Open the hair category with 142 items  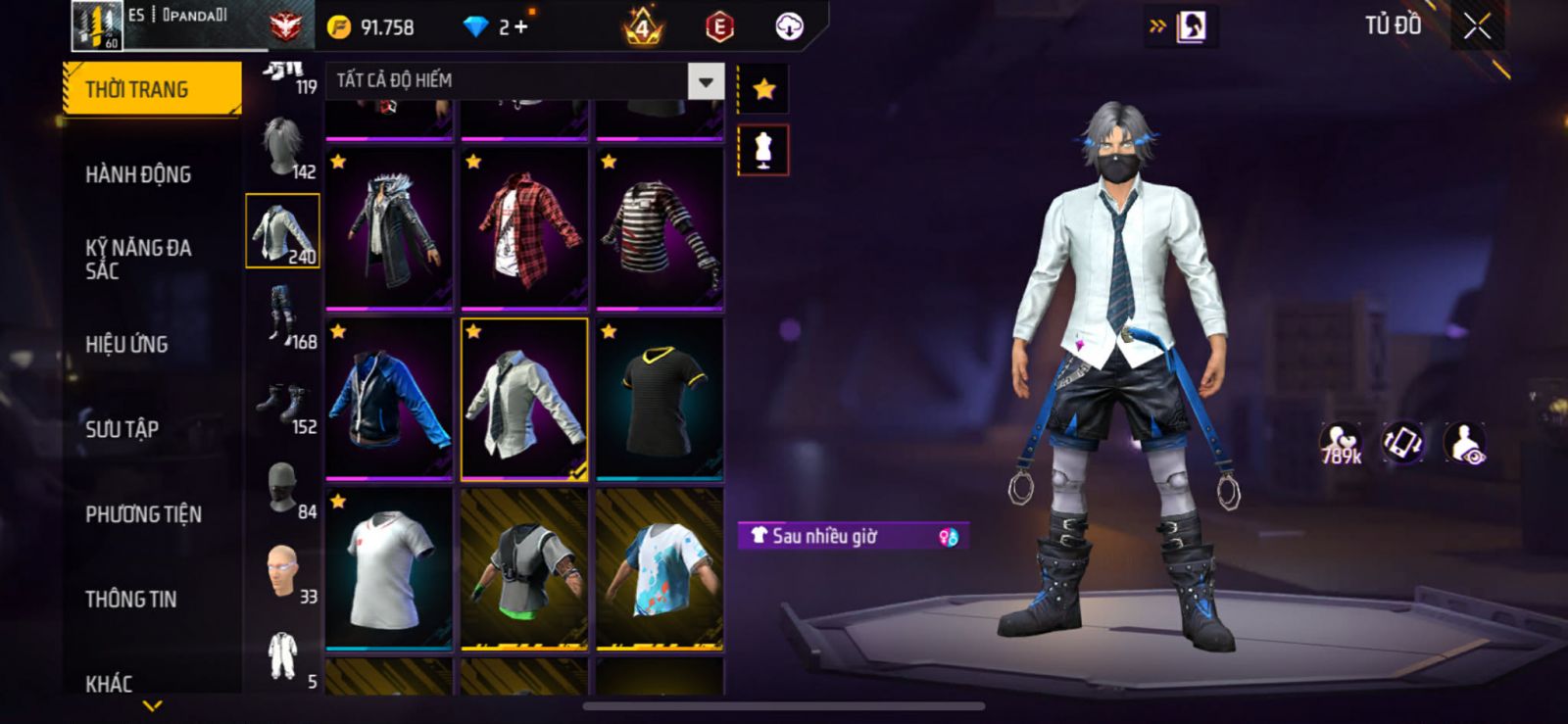pos(283,149)
